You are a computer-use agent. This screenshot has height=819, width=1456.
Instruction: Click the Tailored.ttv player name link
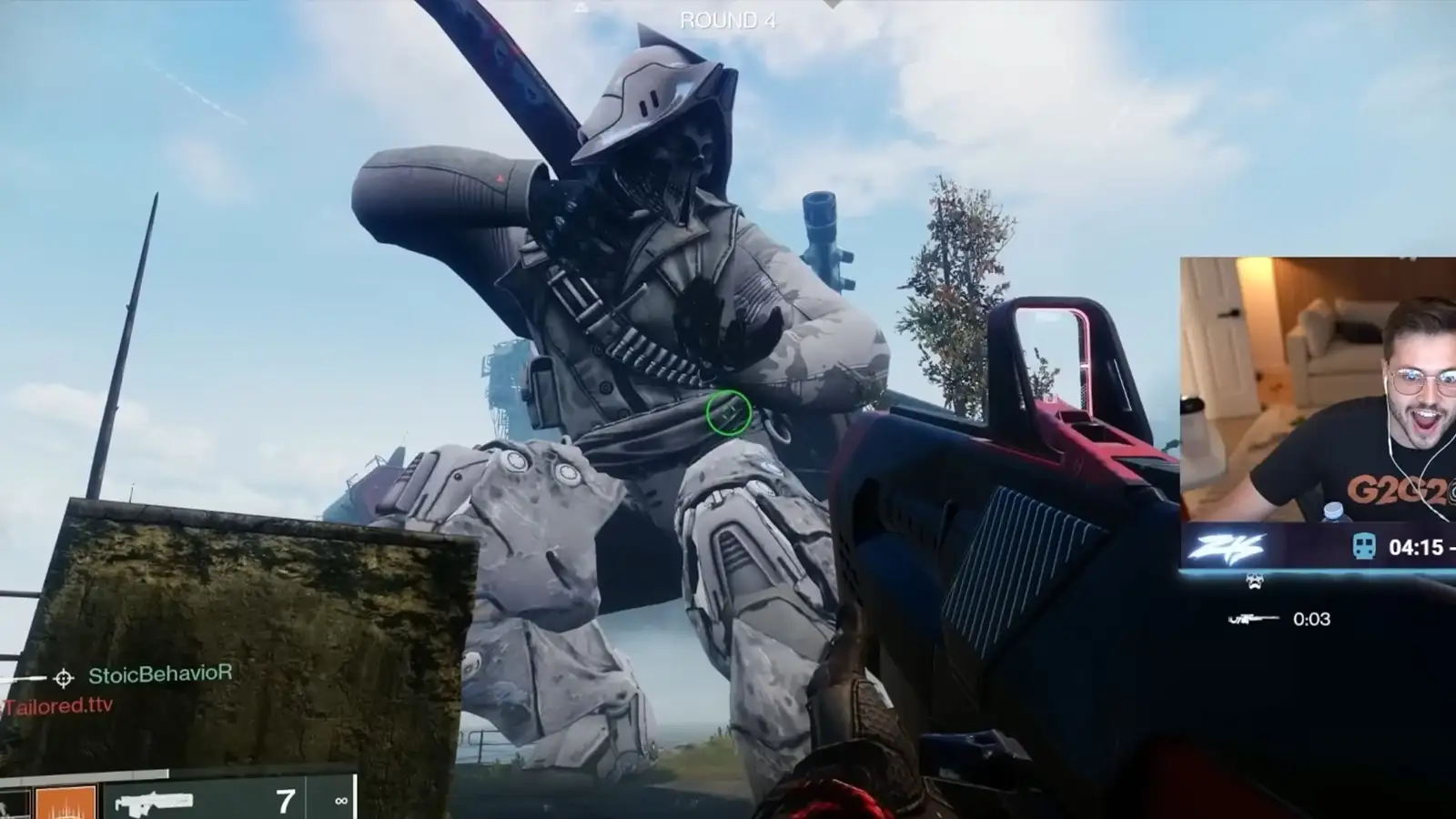(55, 704)
